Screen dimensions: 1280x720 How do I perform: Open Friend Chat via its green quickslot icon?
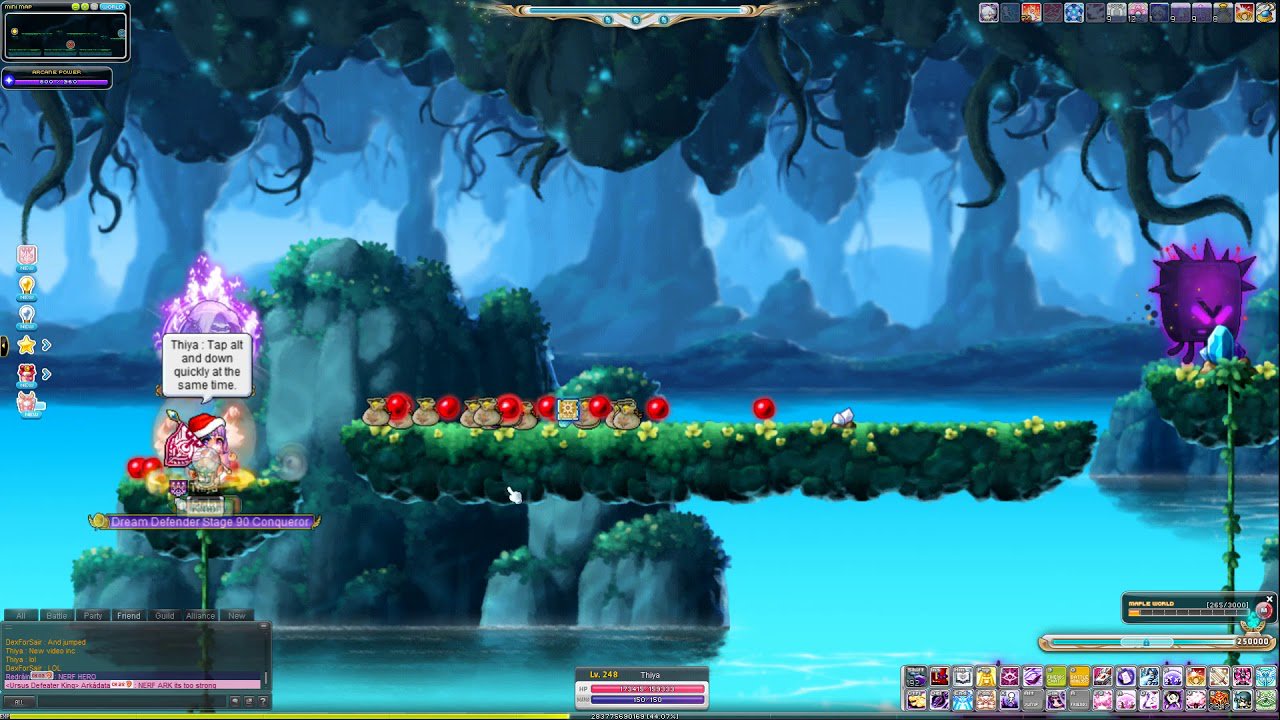1054,676
